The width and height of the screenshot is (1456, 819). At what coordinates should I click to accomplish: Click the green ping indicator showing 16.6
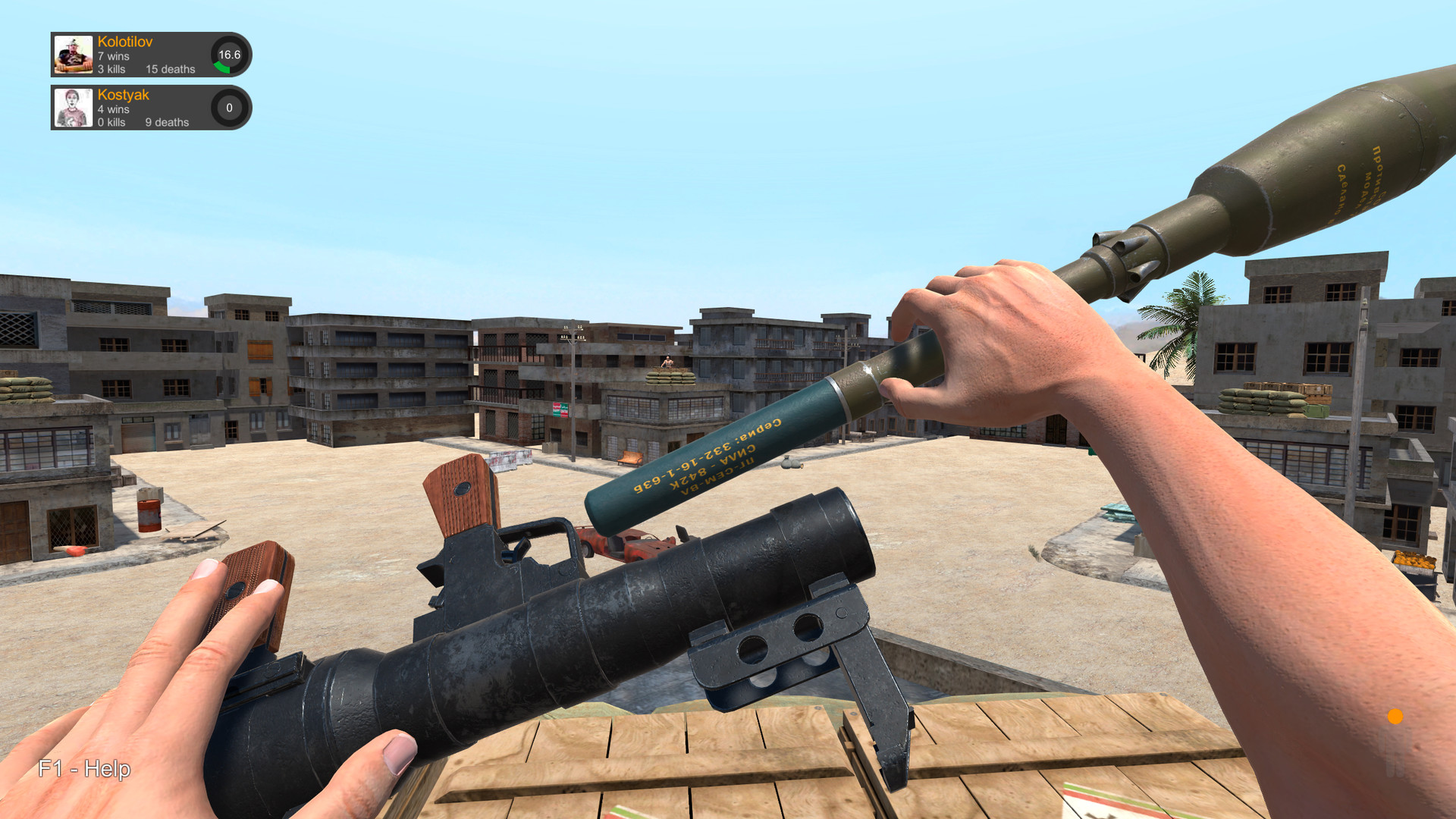(229, 55)
